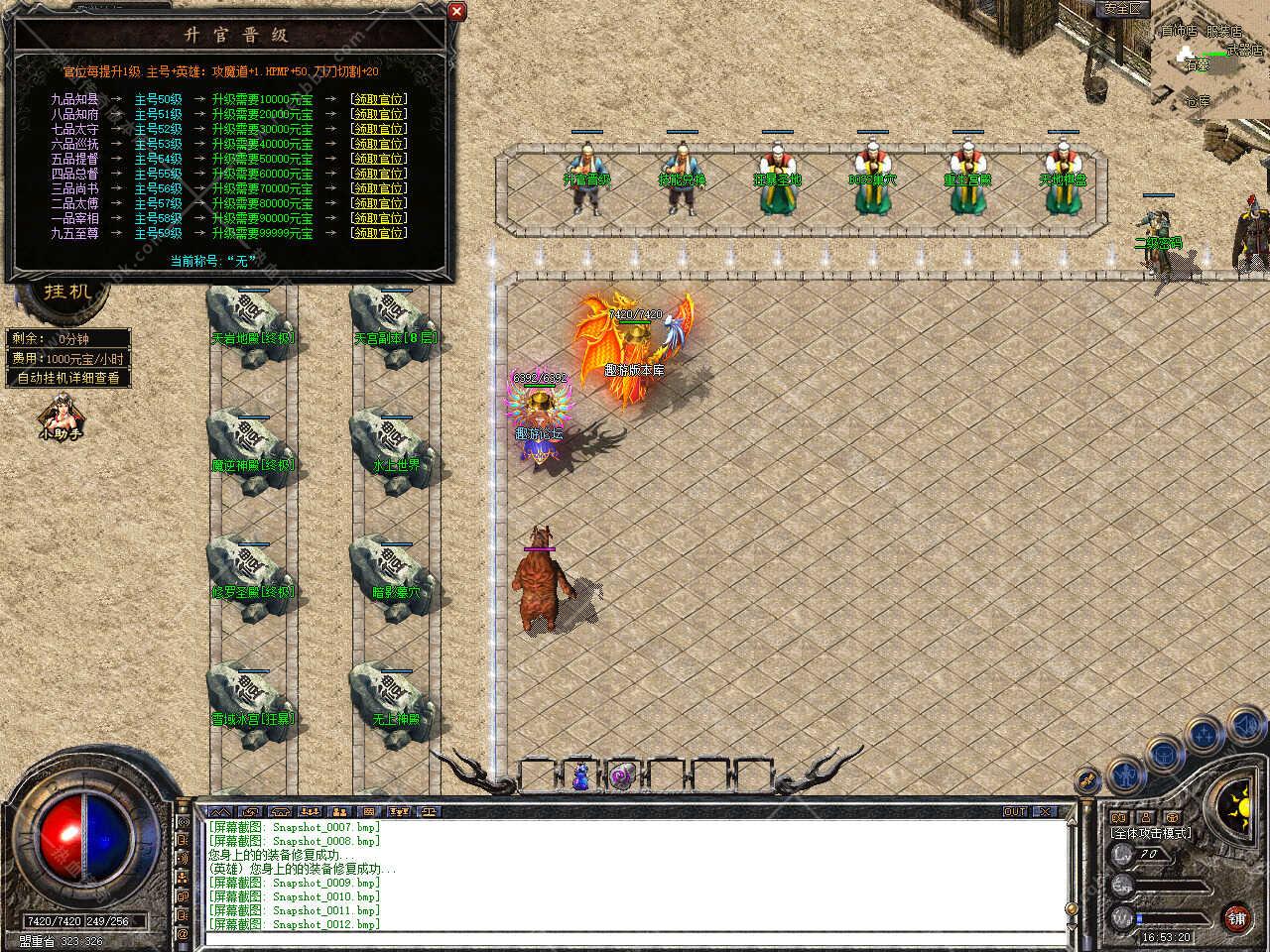Claim the 九品知县 rank via 领取官位
Viewport: 1270px width, 952px height.
pos(378,99)
